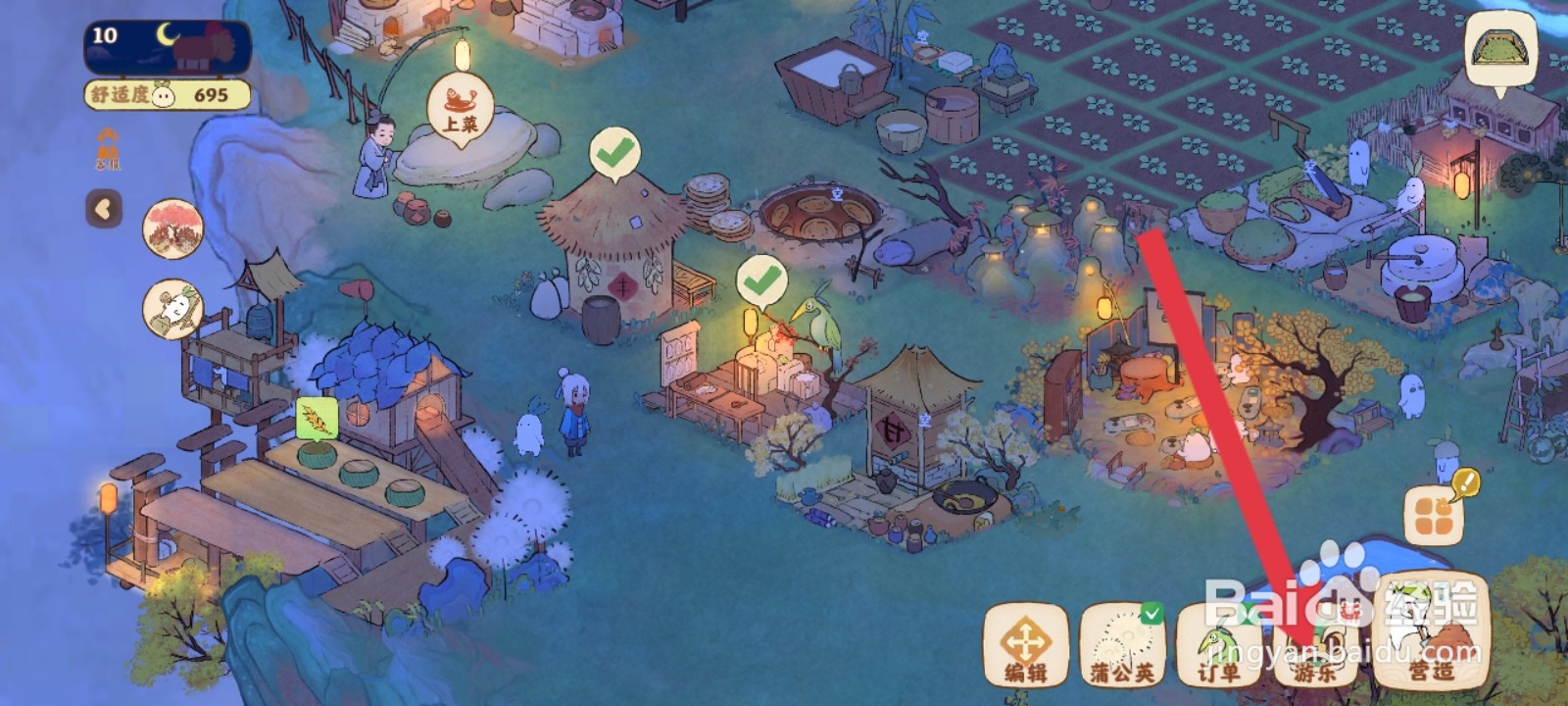Click the 客服 customer service icon
Viewport: 1568px width, 706px height.
pyautogui.click(x=107, y=149)
